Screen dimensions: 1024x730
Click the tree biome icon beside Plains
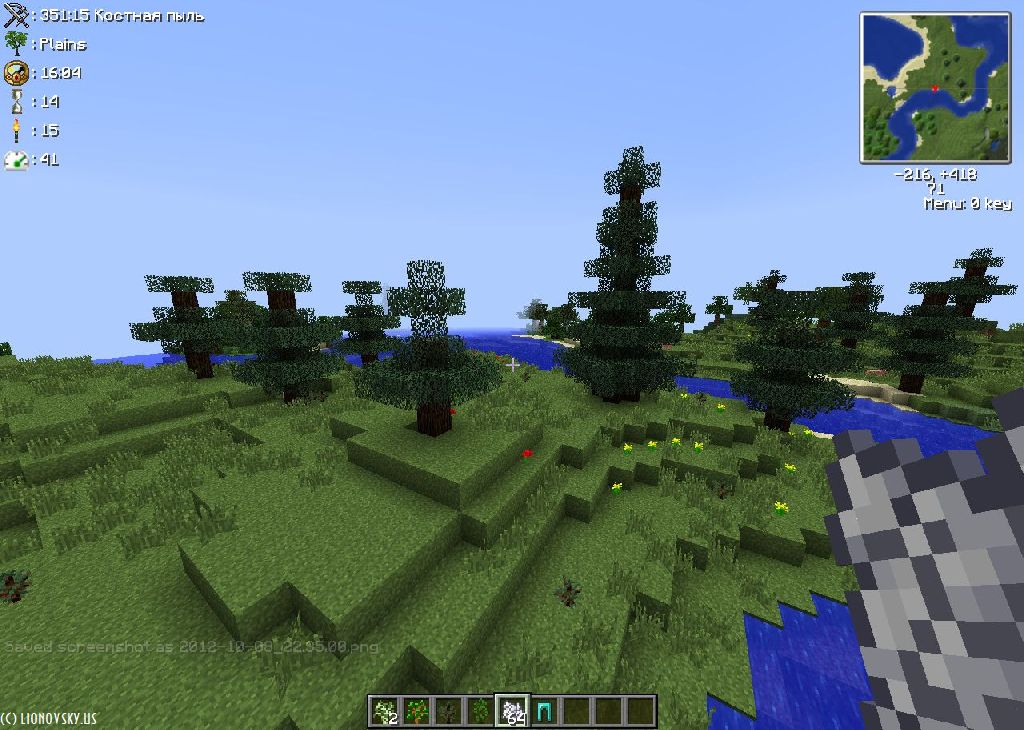pos(16,43)
